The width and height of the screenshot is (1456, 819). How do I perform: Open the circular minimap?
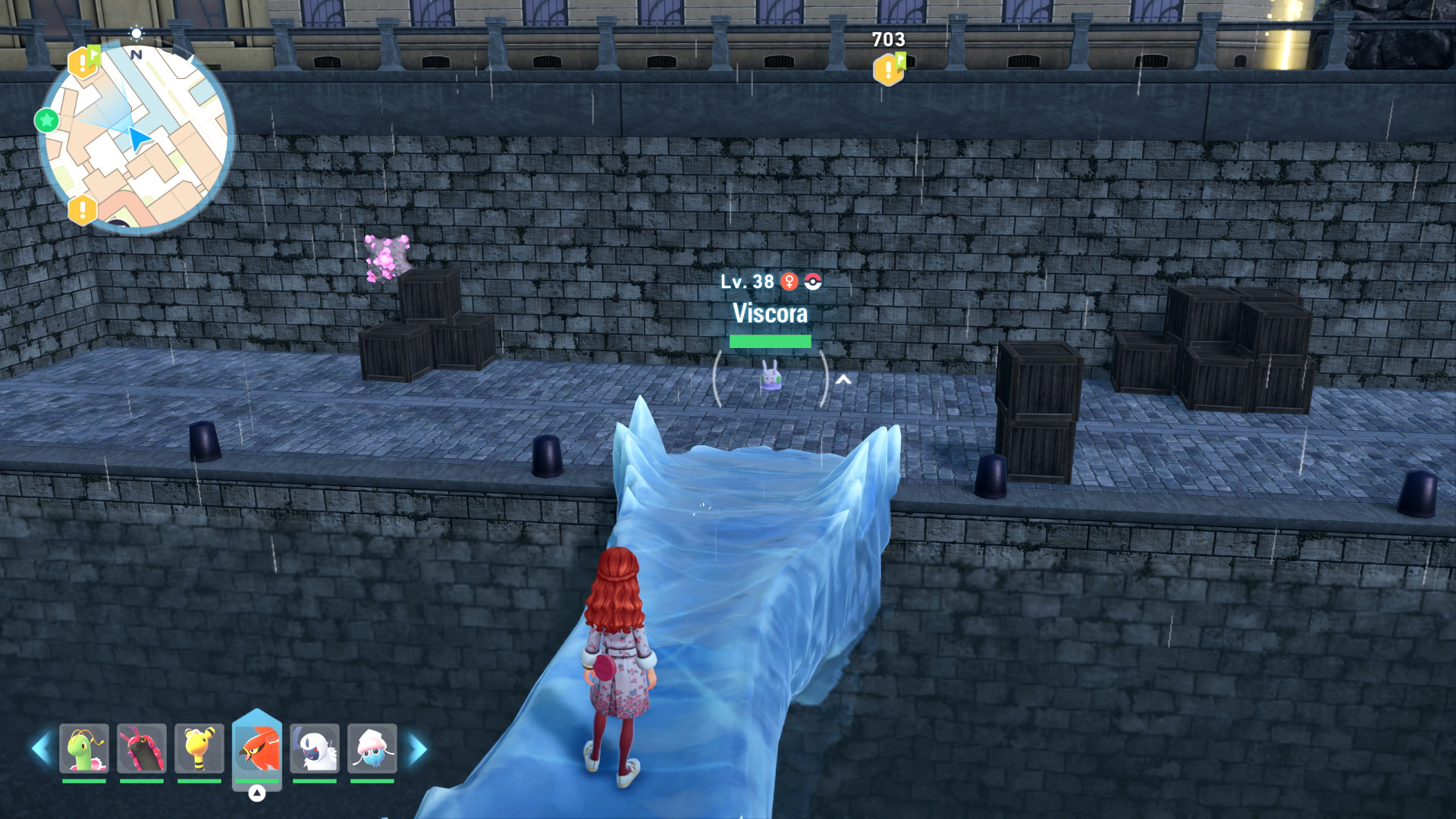pos(136,136)
